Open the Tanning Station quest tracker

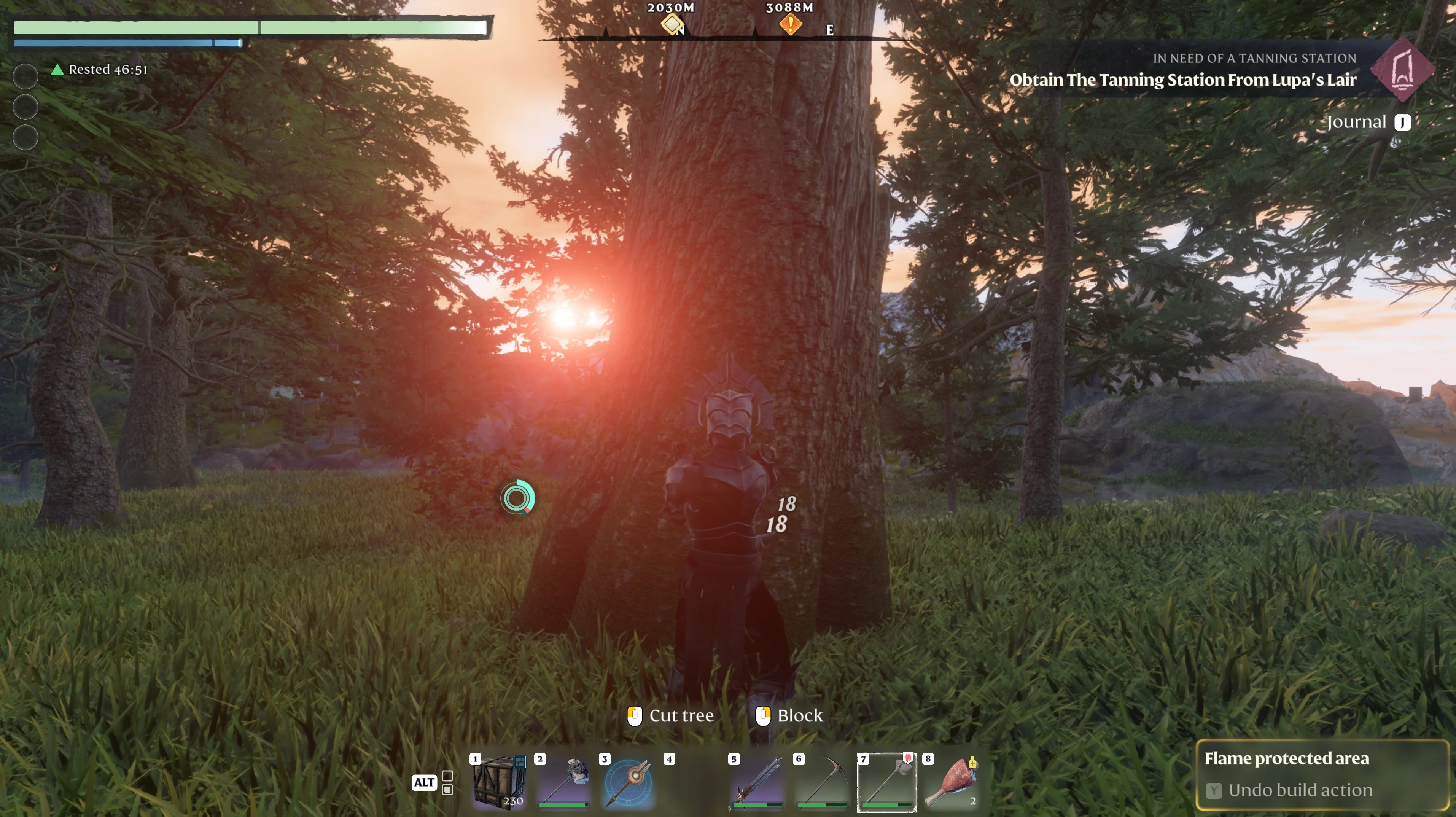coord(1182,80)
